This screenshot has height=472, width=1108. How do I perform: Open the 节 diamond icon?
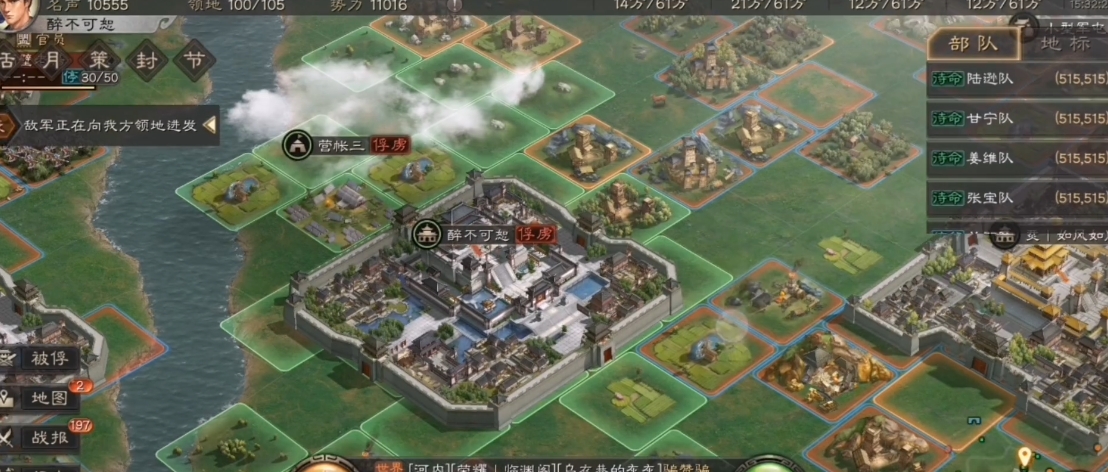pos(194,60)
